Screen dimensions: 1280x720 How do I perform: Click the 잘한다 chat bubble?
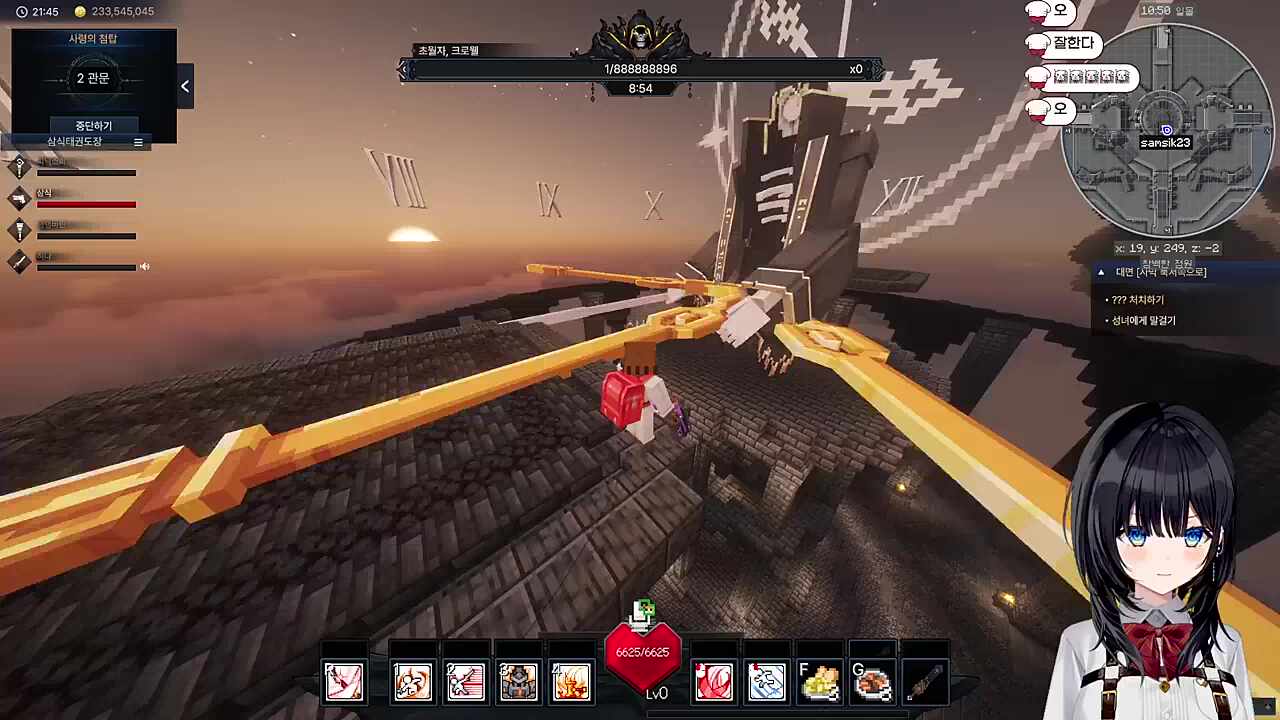coord(1074,44)
